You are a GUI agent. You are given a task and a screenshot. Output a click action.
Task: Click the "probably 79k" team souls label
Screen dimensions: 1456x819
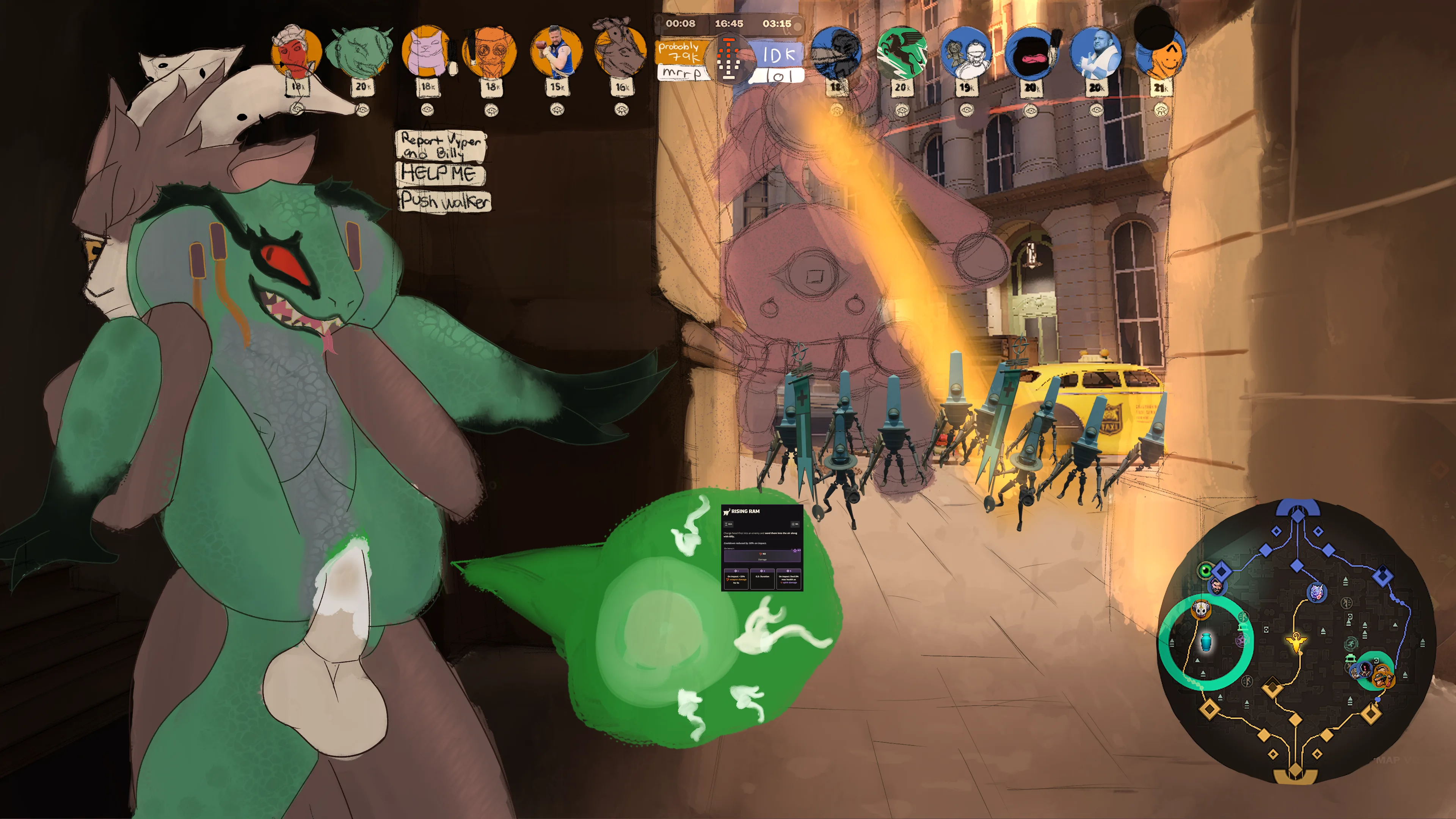click(680, 52)
